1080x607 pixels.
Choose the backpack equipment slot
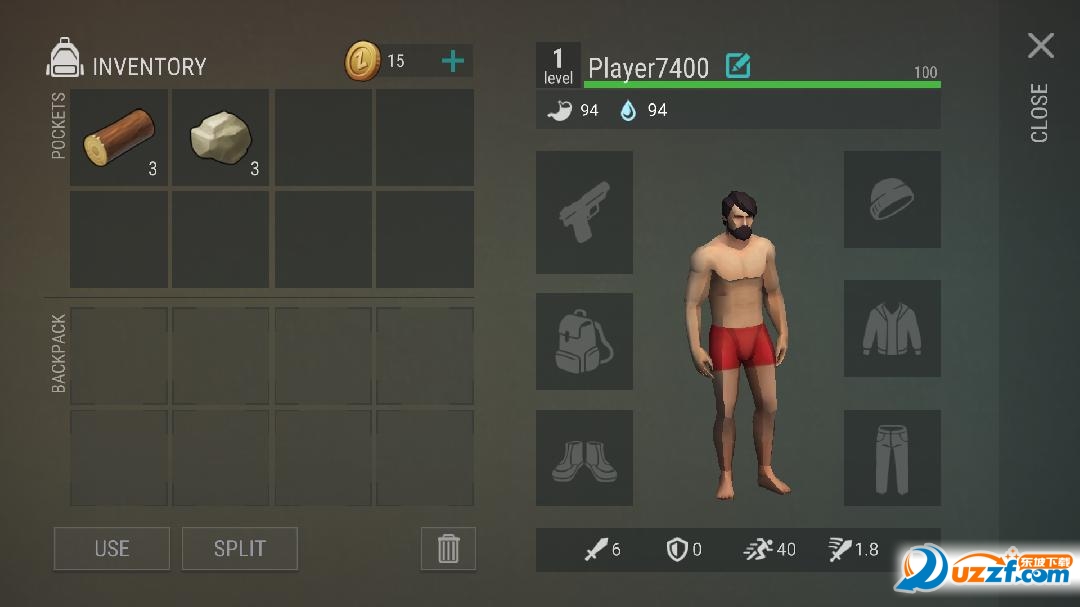pyautogui.click(x=584, y=341)
